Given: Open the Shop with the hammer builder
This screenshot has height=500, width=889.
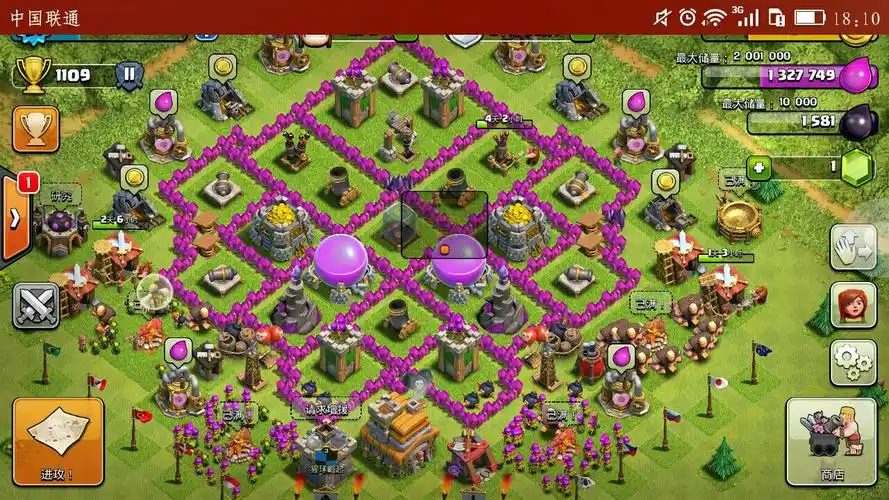Looking at the screenshot, I should pyautogui.click(x=831, y=441).
